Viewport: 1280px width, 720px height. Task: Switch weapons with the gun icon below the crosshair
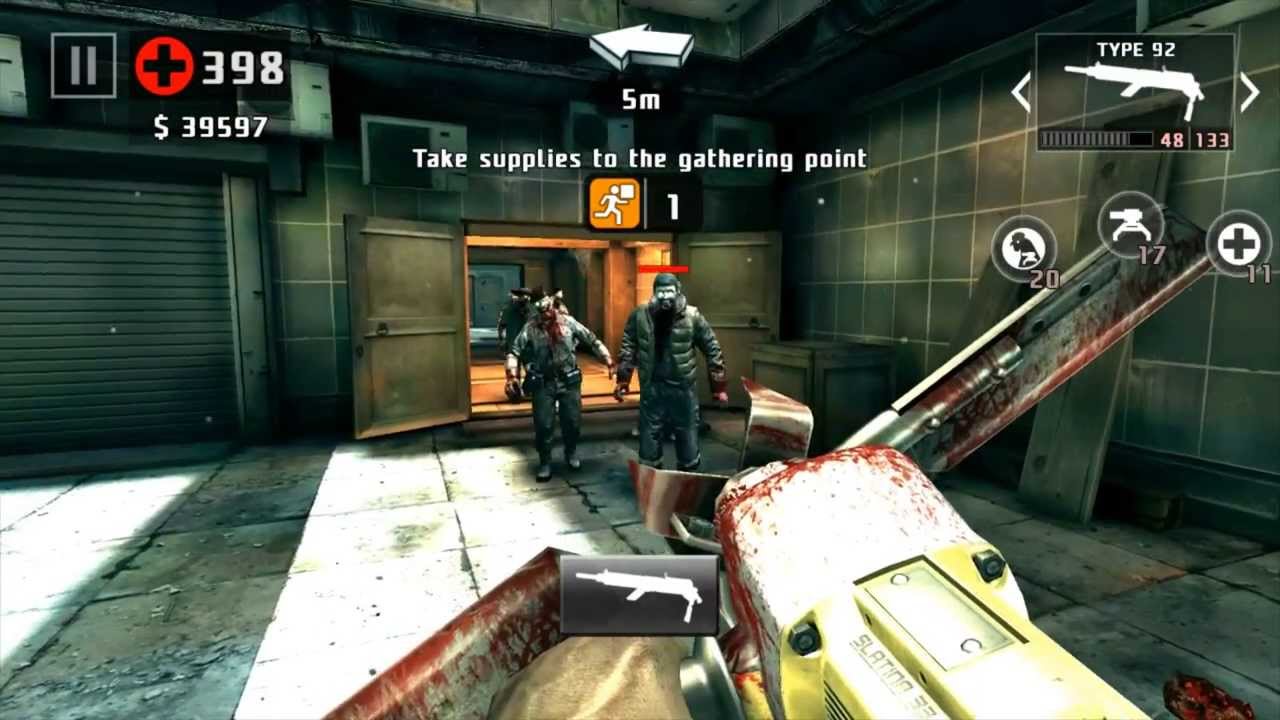(x=637, y=593)
